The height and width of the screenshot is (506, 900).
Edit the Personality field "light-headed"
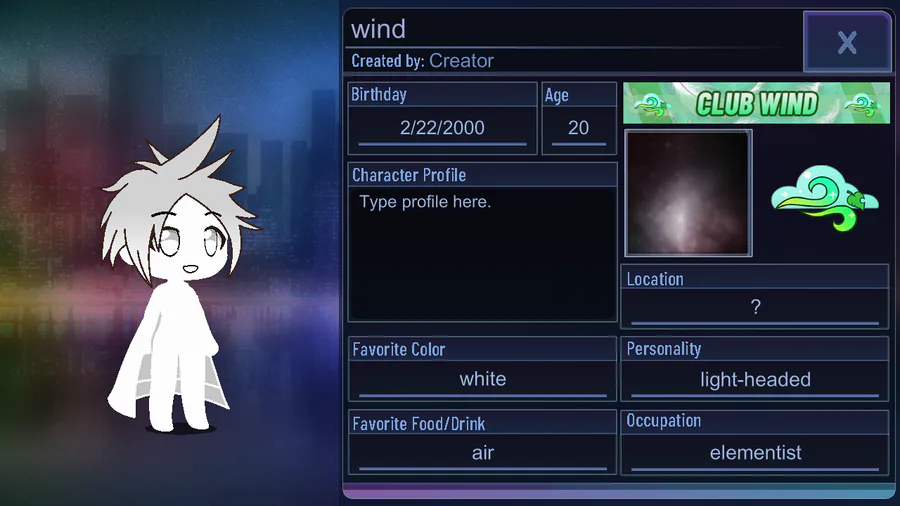pyautogui.click(x=755, y=380)
